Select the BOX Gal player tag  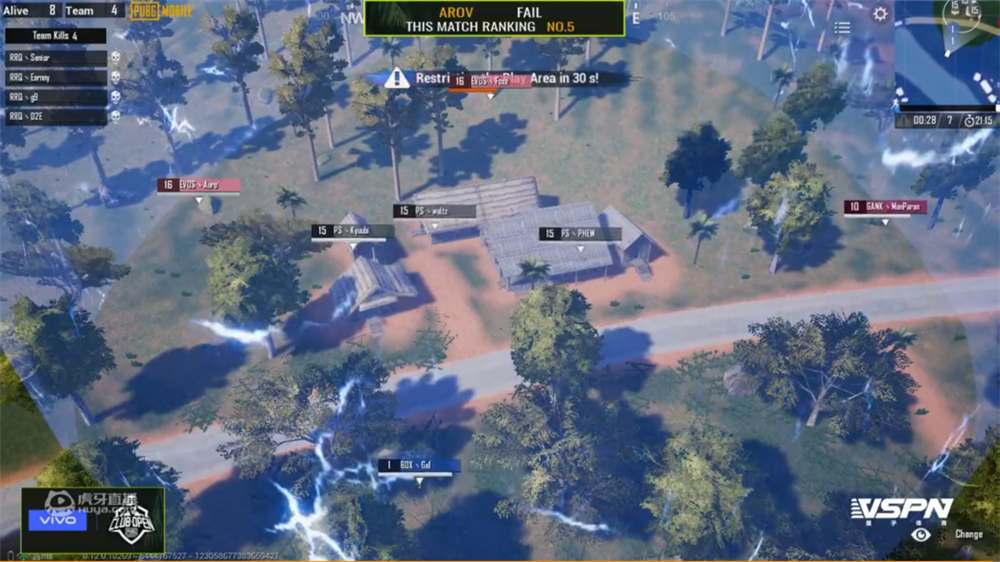click(x=419, y=466)
